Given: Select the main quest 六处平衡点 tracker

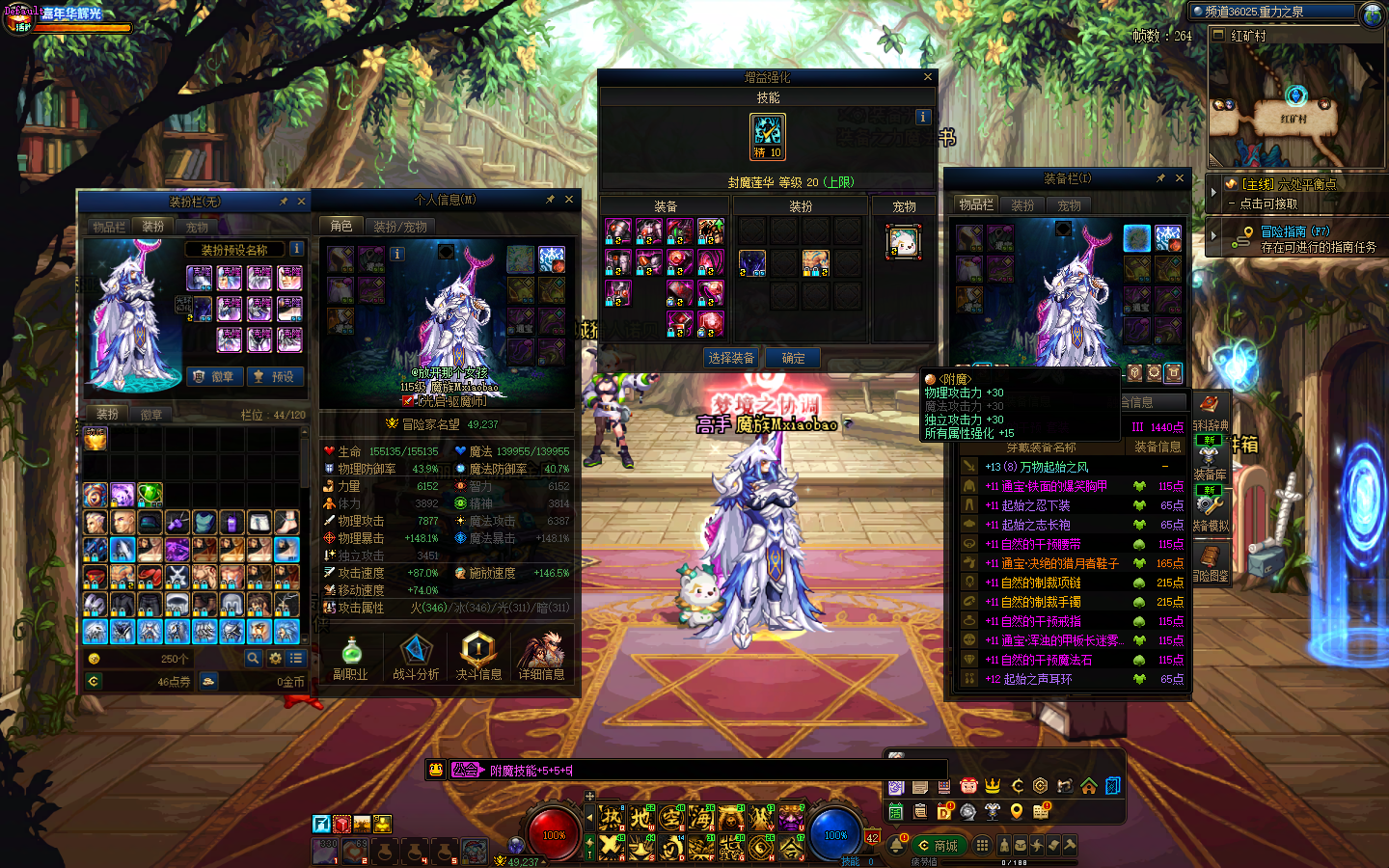Looking at the screenshot, I should pyautogui.click(x=1288, y=184).
